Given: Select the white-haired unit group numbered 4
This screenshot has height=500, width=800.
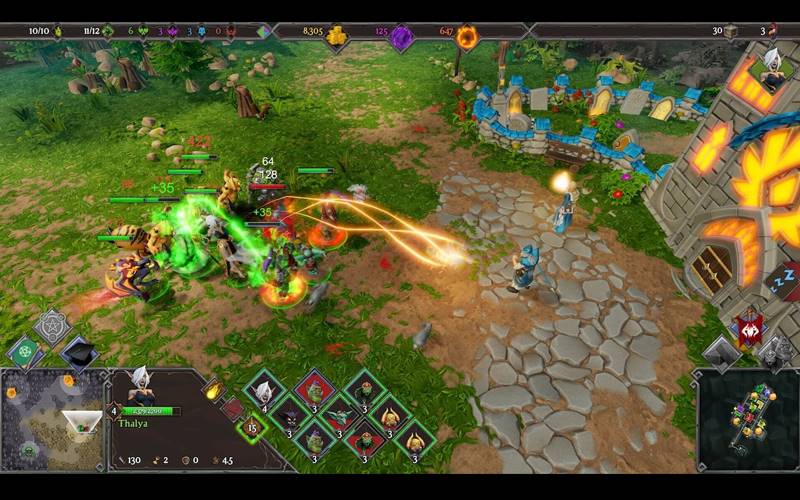Looking at the screenshot, I should 265,390.
